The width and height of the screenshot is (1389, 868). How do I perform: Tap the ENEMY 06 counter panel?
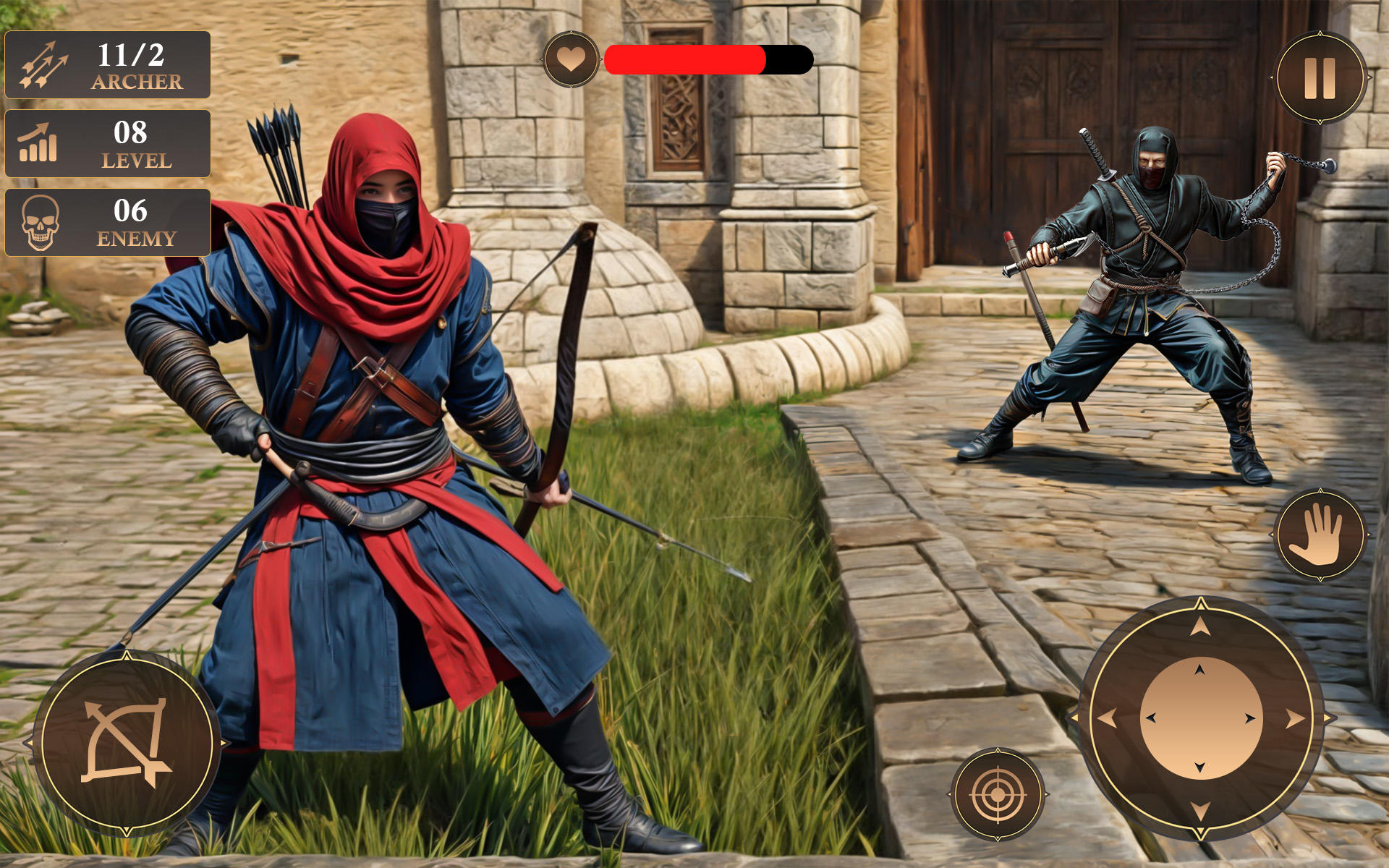107,221
